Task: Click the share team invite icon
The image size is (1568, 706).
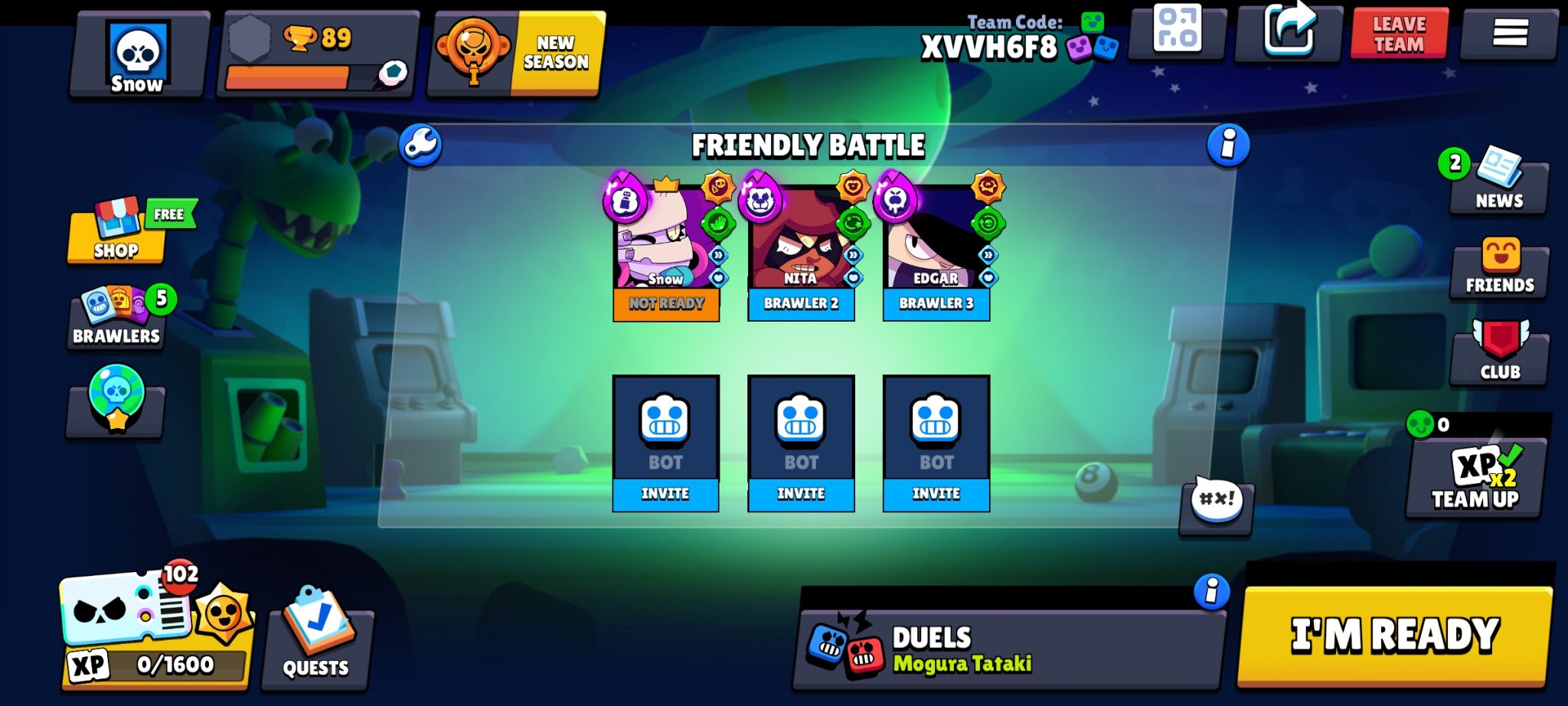Action: [x=1289, y=31]
